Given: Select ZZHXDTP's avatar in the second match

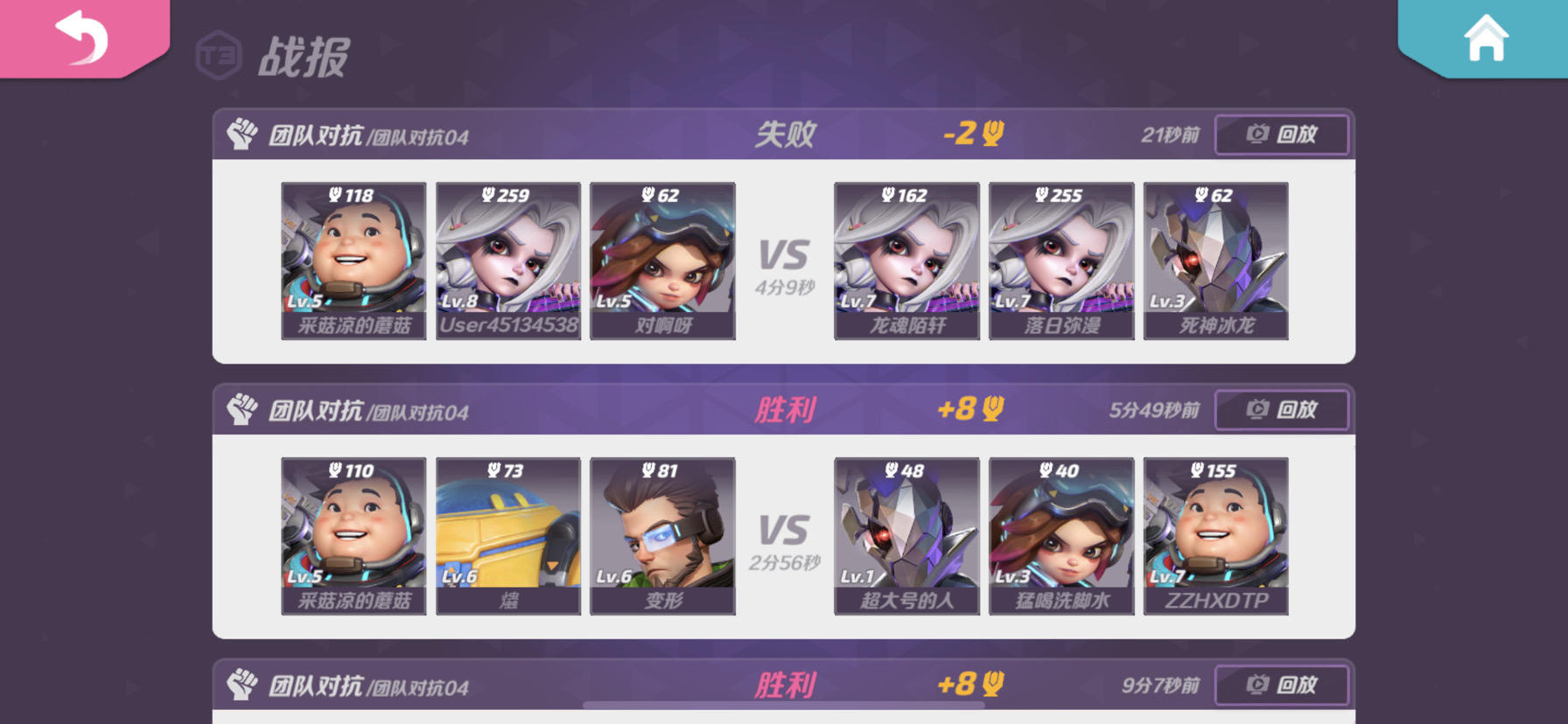Looking at the screenshot, I should pyautogui.click(x=1214, y=533).
